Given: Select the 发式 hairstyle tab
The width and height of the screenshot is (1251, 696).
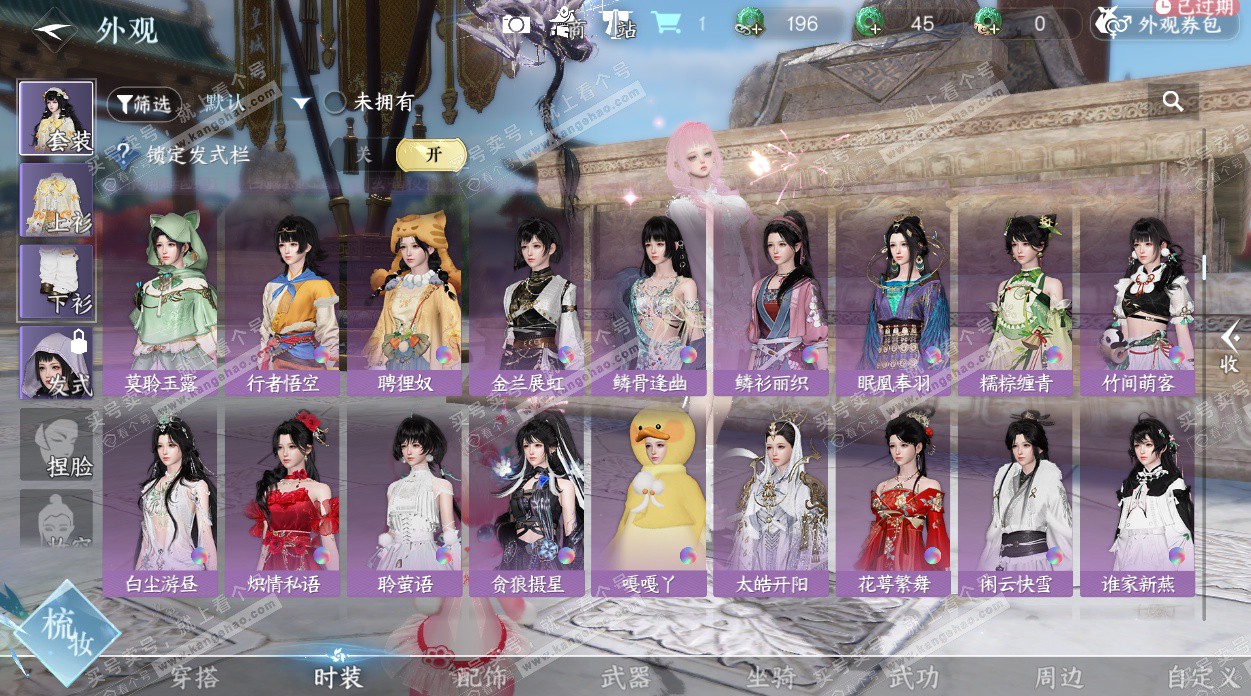Looking at the screenshot, I should tap(56, 363).
